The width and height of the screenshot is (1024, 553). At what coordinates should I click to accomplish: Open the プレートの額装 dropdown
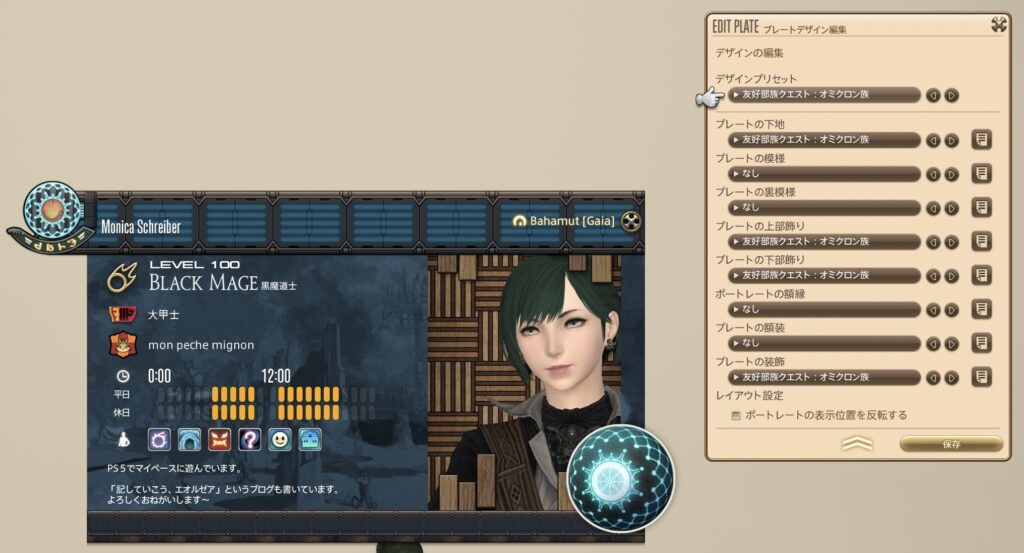pos(825,344)
